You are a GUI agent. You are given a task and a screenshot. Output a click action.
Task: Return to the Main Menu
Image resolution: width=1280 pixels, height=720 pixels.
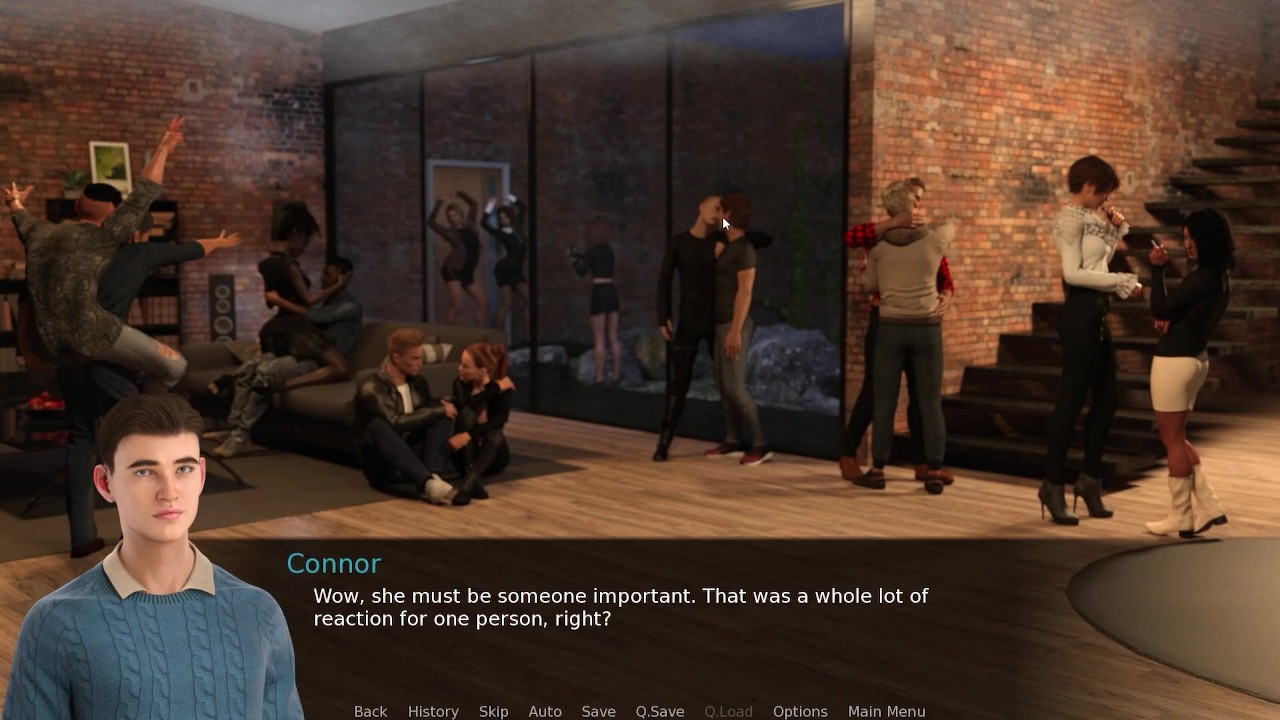pyautogui.click(x=886, y=711)
